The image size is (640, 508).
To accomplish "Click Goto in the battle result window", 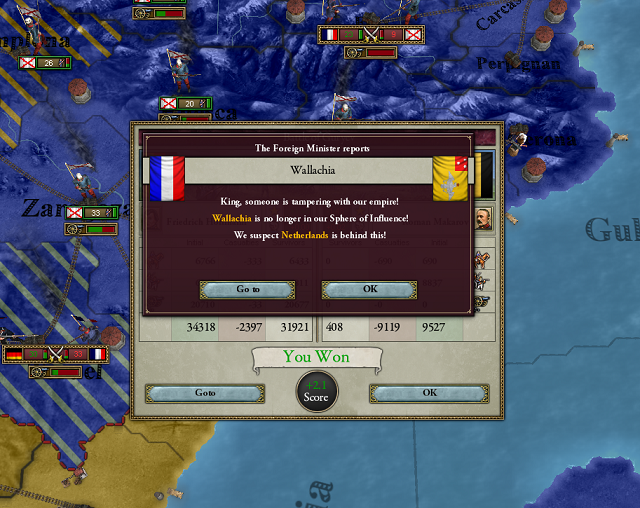I will pyautogui.click(x=205, y=393).
